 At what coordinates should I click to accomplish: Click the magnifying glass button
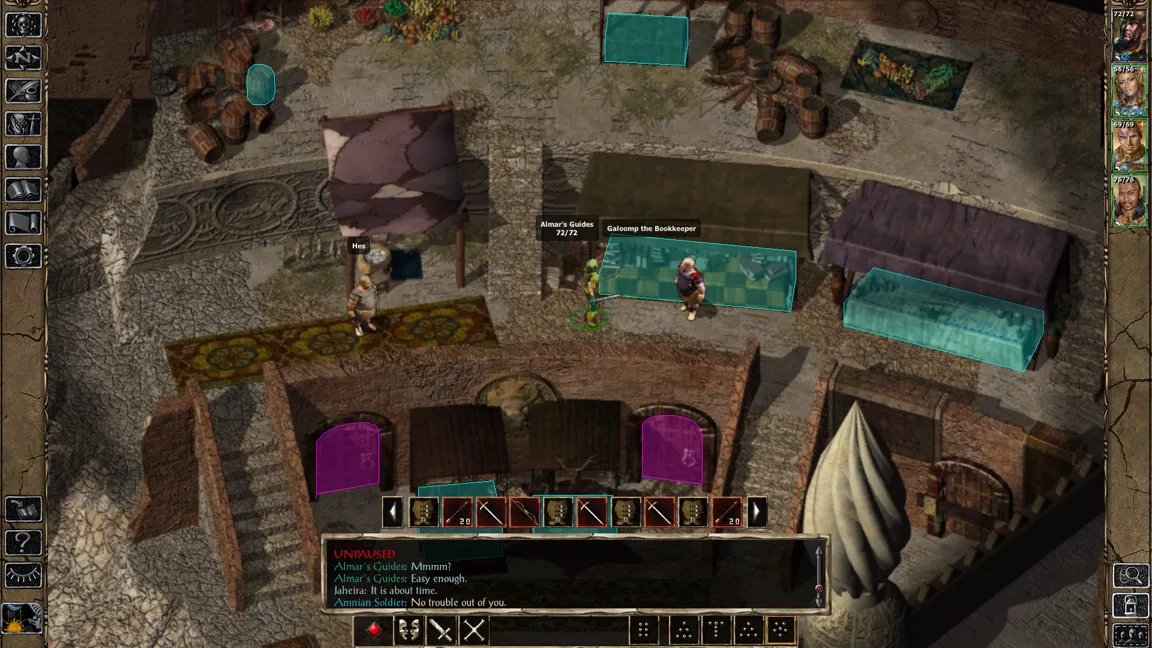(x=1130, y=575)
